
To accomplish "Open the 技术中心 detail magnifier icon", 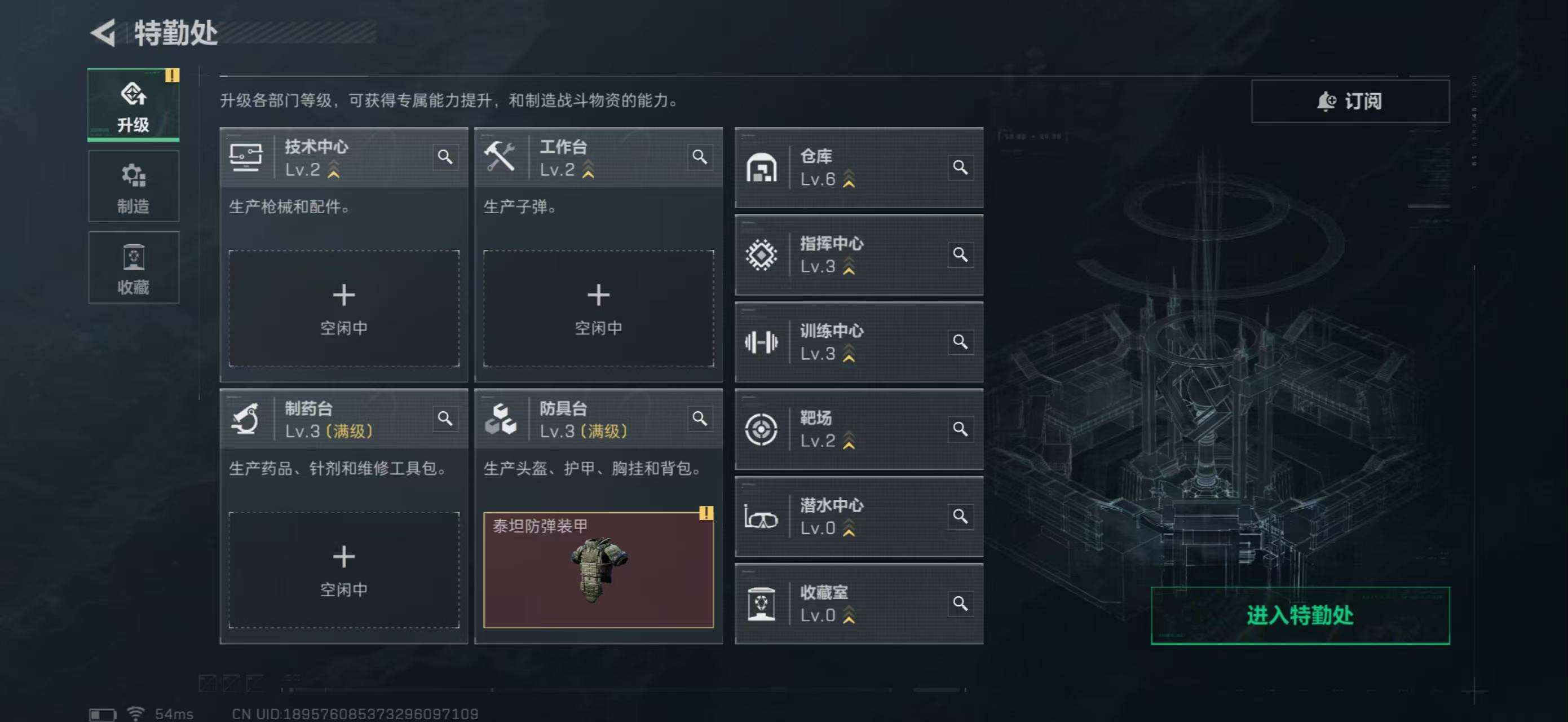I will click(x=446, y=158).
